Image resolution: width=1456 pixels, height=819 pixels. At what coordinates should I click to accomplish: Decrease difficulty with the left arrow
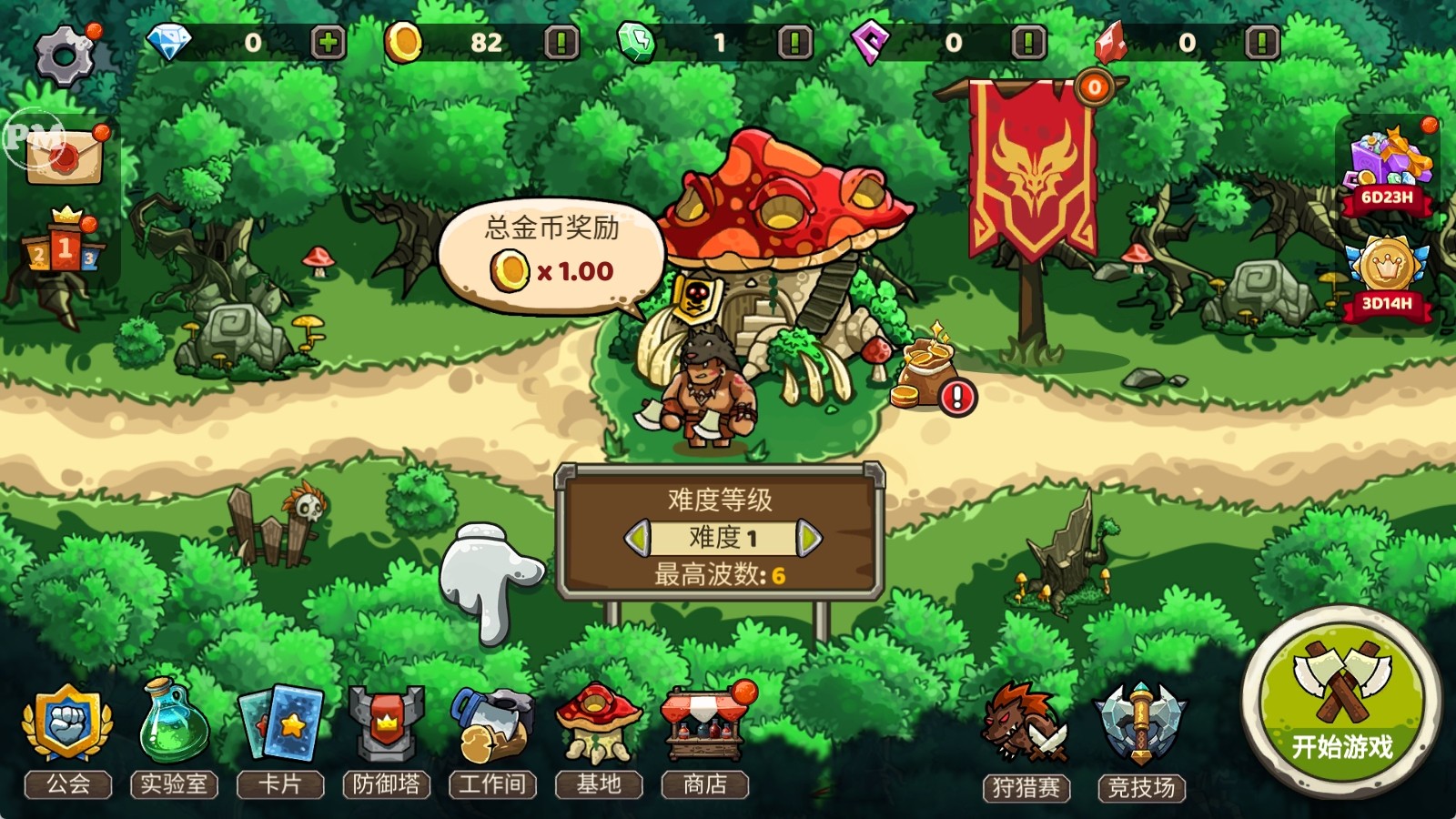pos(638,538)
